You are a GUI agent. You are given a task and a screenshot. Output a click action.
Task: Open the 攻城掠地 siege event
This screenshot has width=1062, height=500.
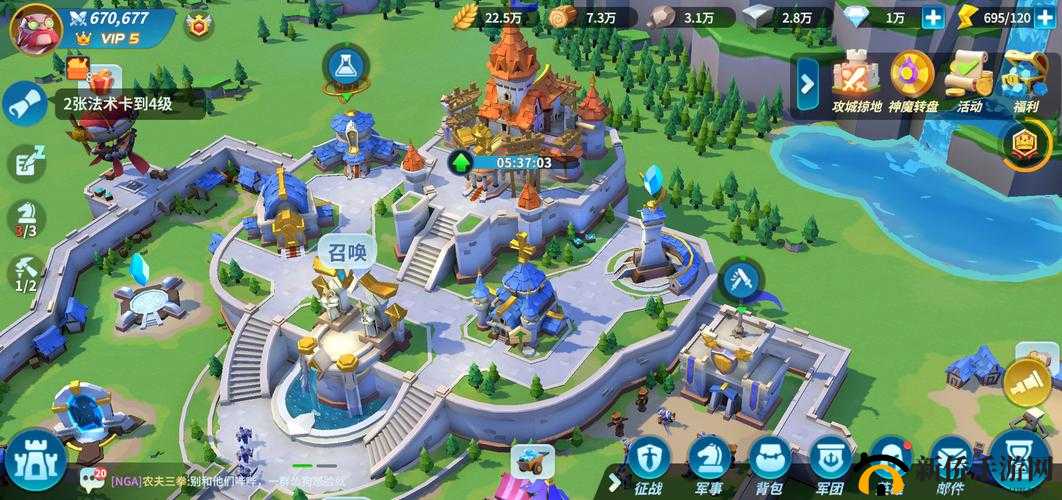pos(856,80)
